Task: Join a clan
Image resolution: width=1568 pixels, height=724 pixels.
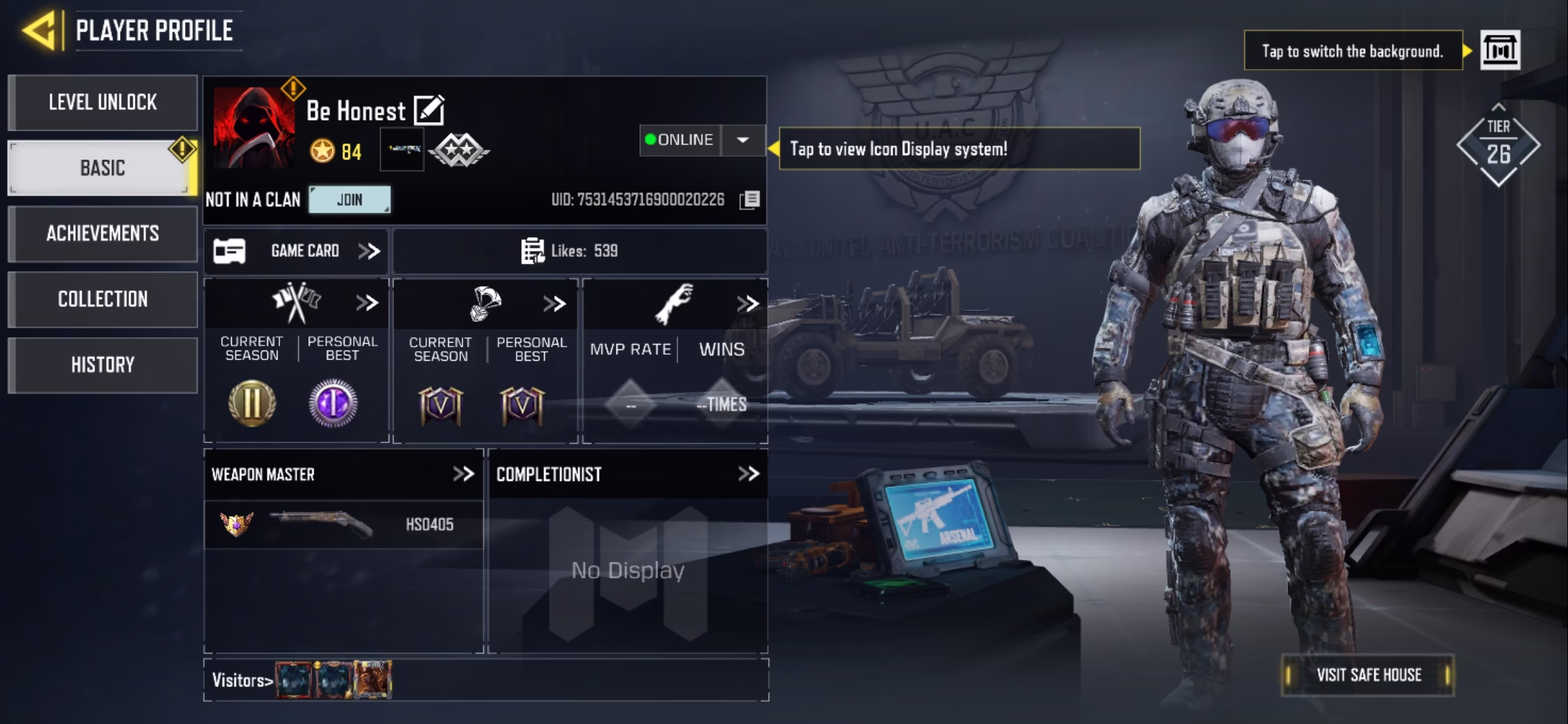Action: (x=349, y=200)
